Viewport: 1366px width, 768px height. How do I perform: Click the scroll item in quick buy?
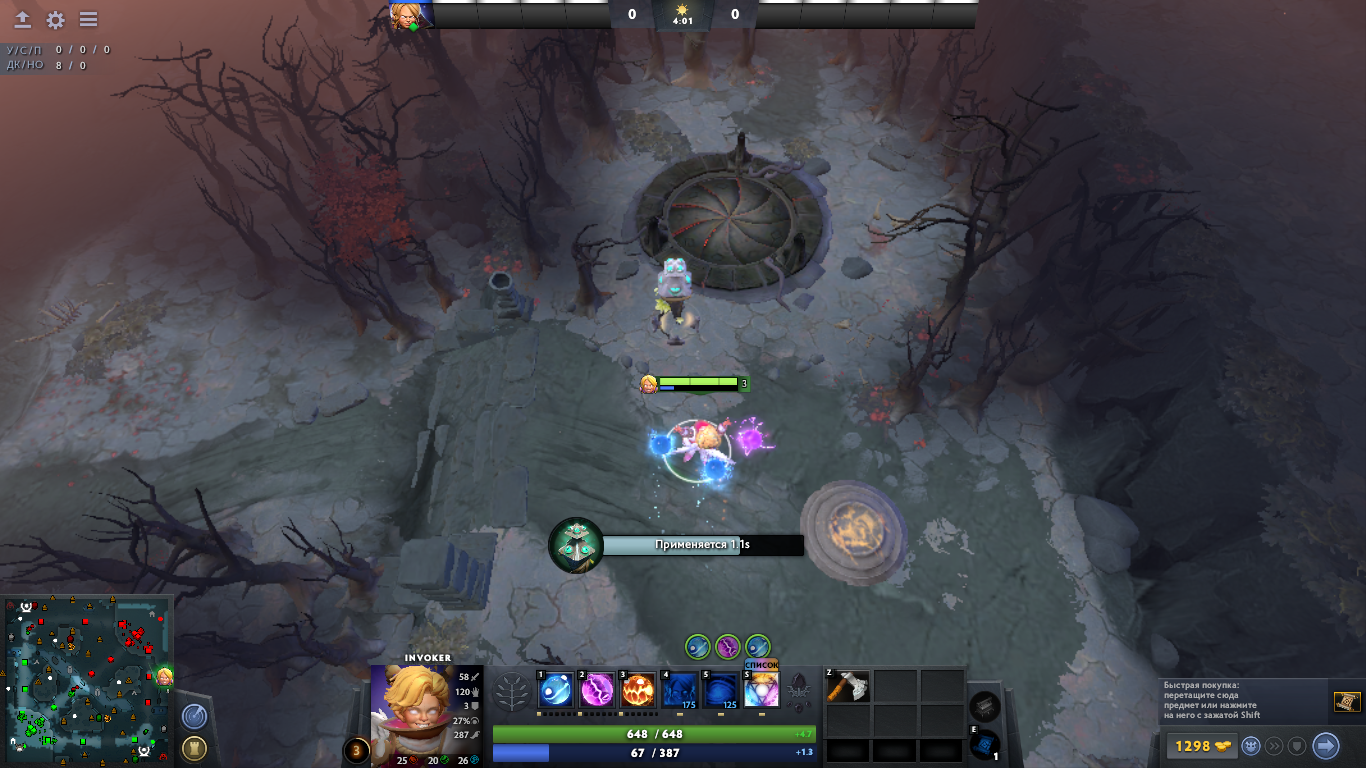[x=1346, y=702]
